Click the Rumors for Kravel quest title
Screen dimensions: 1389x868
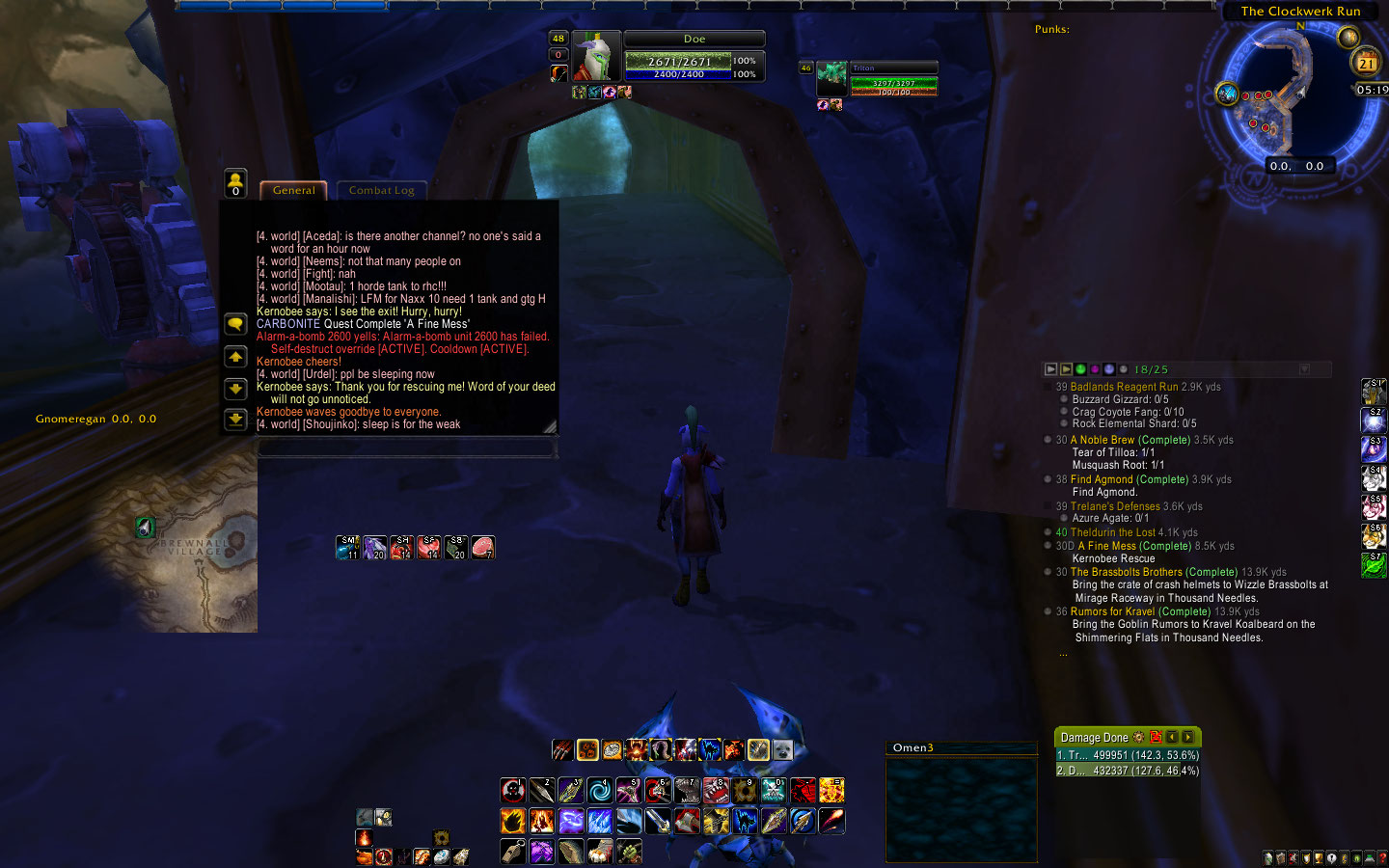[1110, 610]
